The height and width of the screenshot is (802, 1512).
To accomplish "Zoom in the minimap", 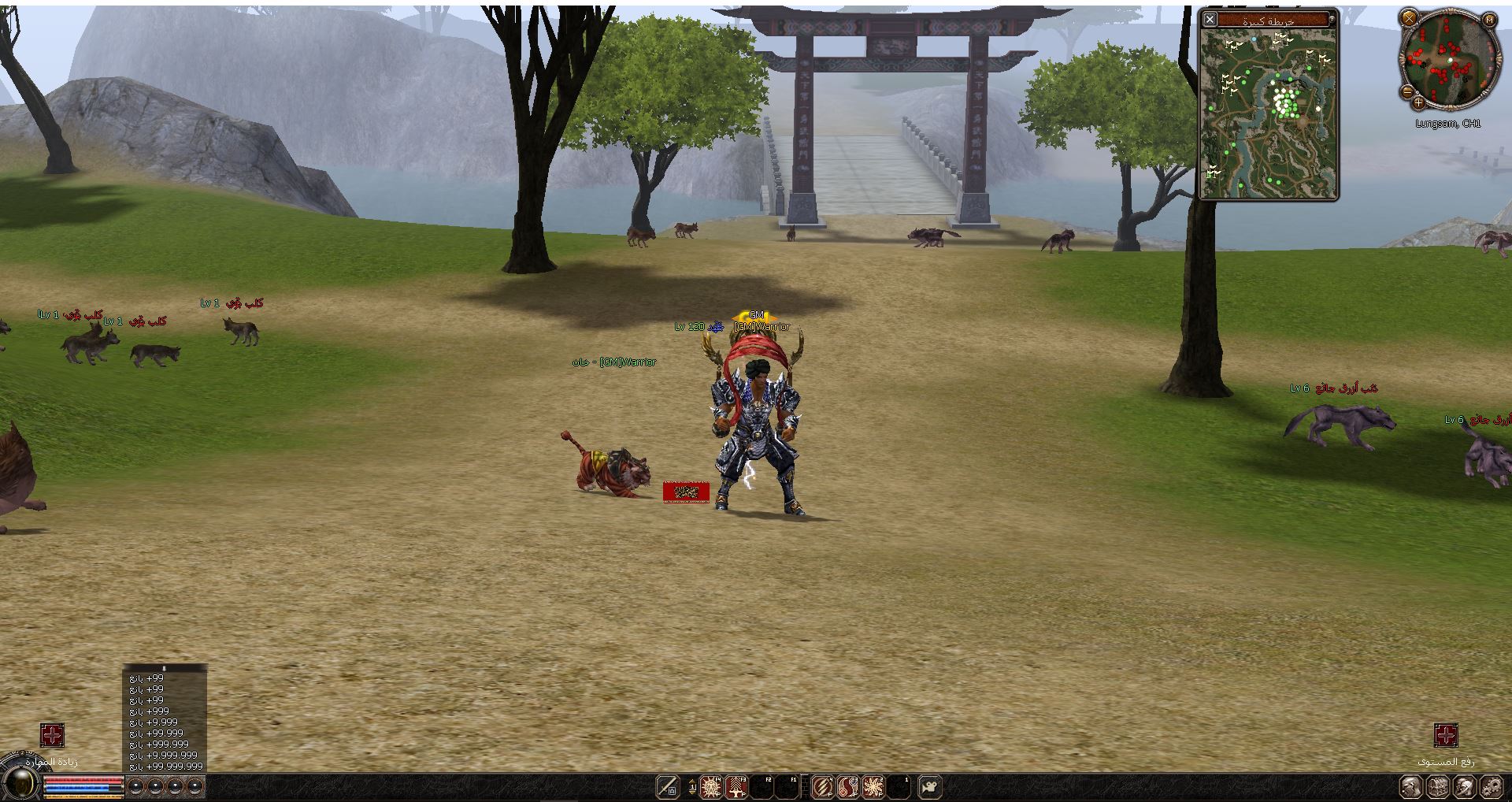I will coord(1418,102).
